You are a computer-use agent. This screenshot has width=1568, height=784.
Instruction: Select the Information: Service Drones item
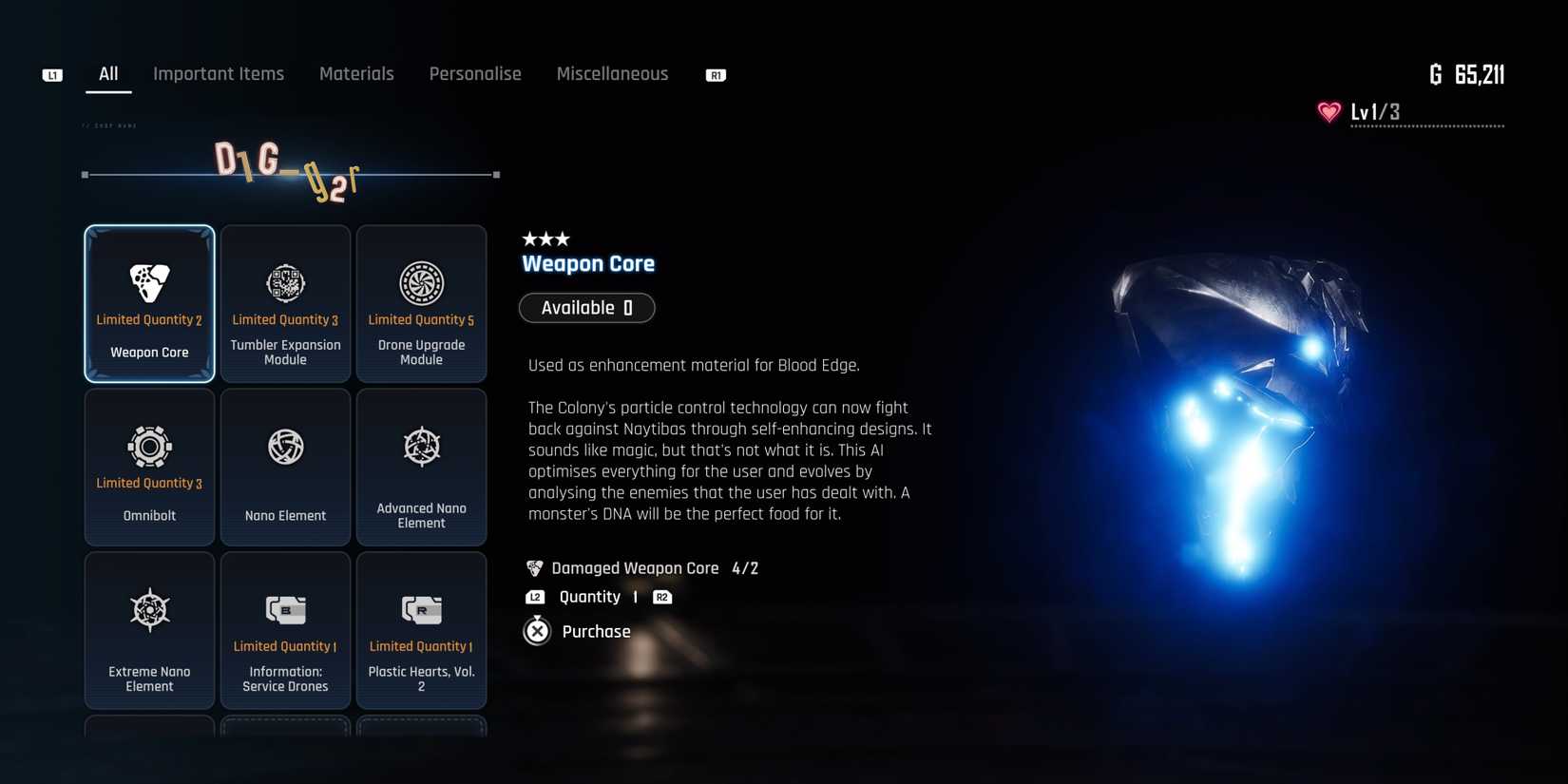click(285, 629)
